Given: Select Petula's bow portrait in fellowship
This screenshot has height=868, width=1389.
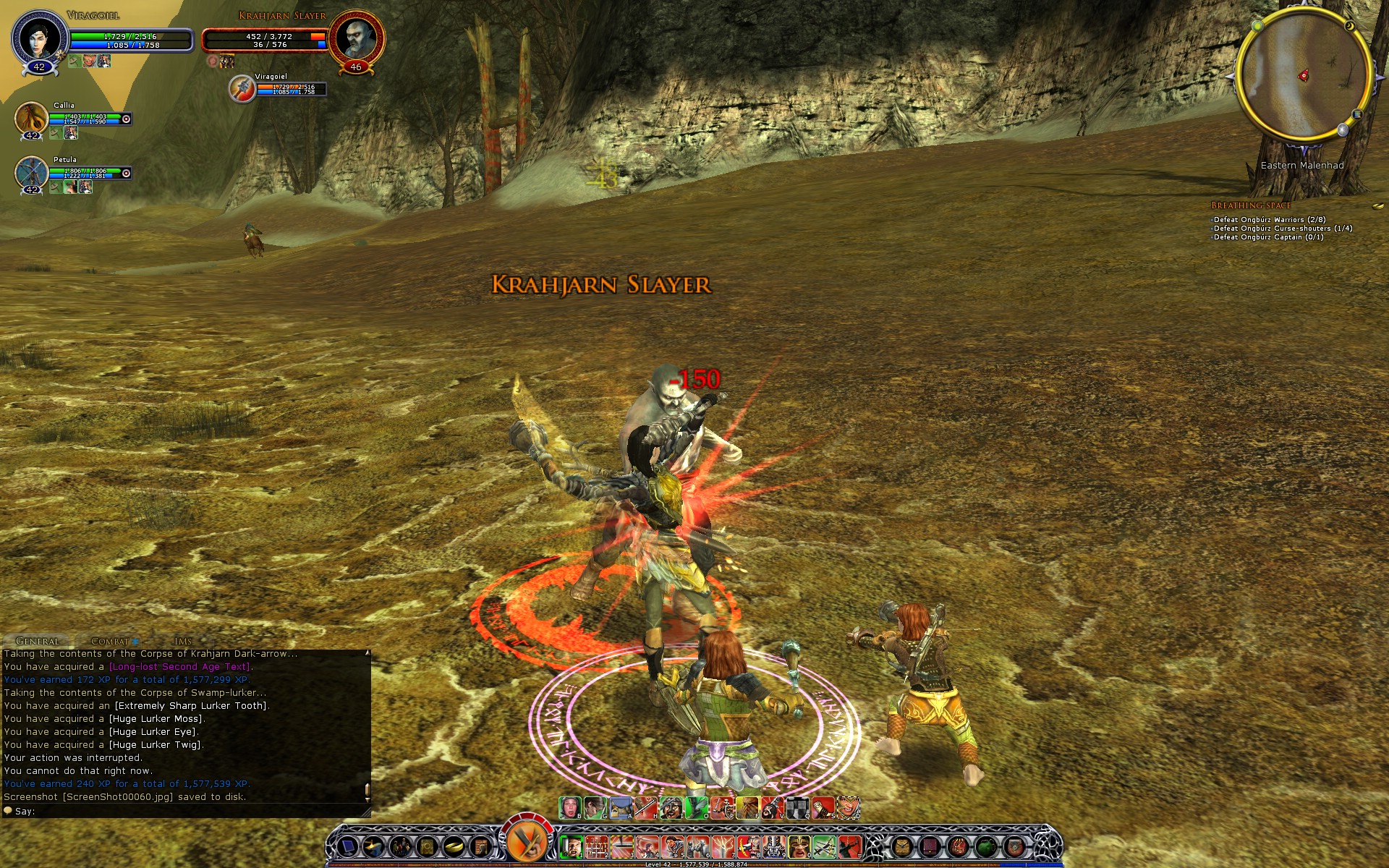Looking at the screenshot, I should pyautogui.click(x=31, y=171).
